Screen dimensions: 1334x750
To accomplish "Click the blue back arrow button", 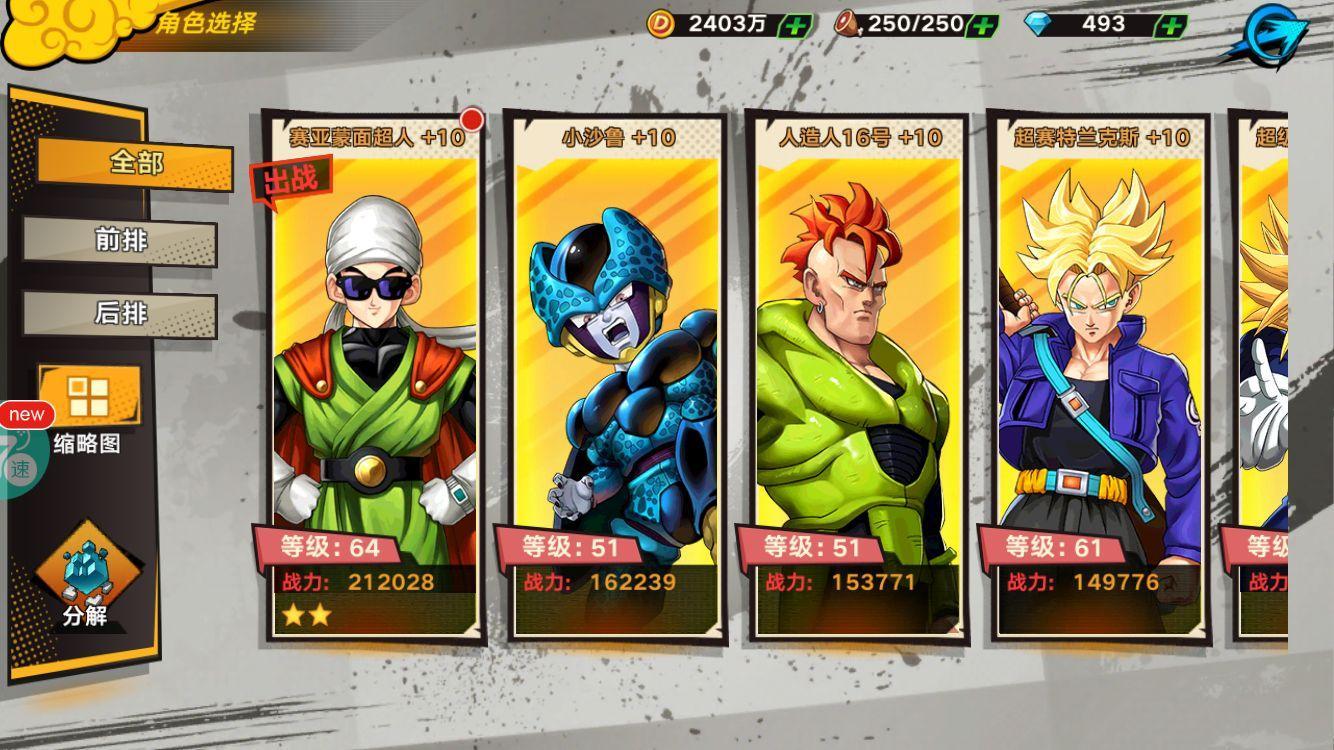I will (x=1281, y=33).
